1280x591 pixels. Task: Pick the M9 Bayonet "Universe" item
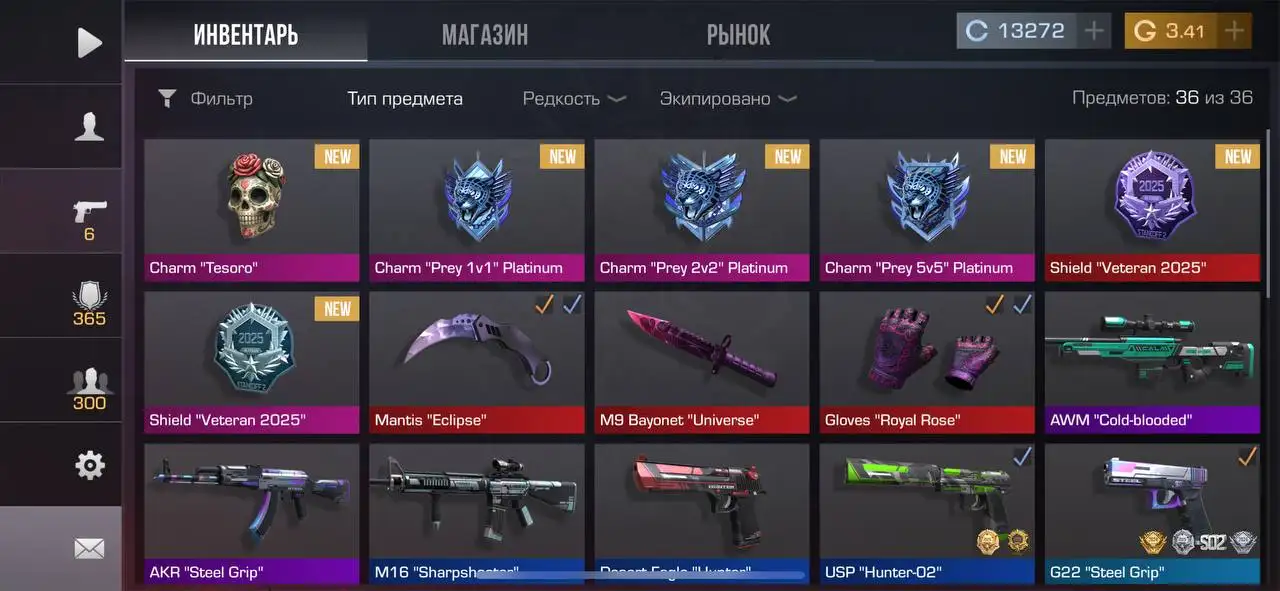(701, 362)
